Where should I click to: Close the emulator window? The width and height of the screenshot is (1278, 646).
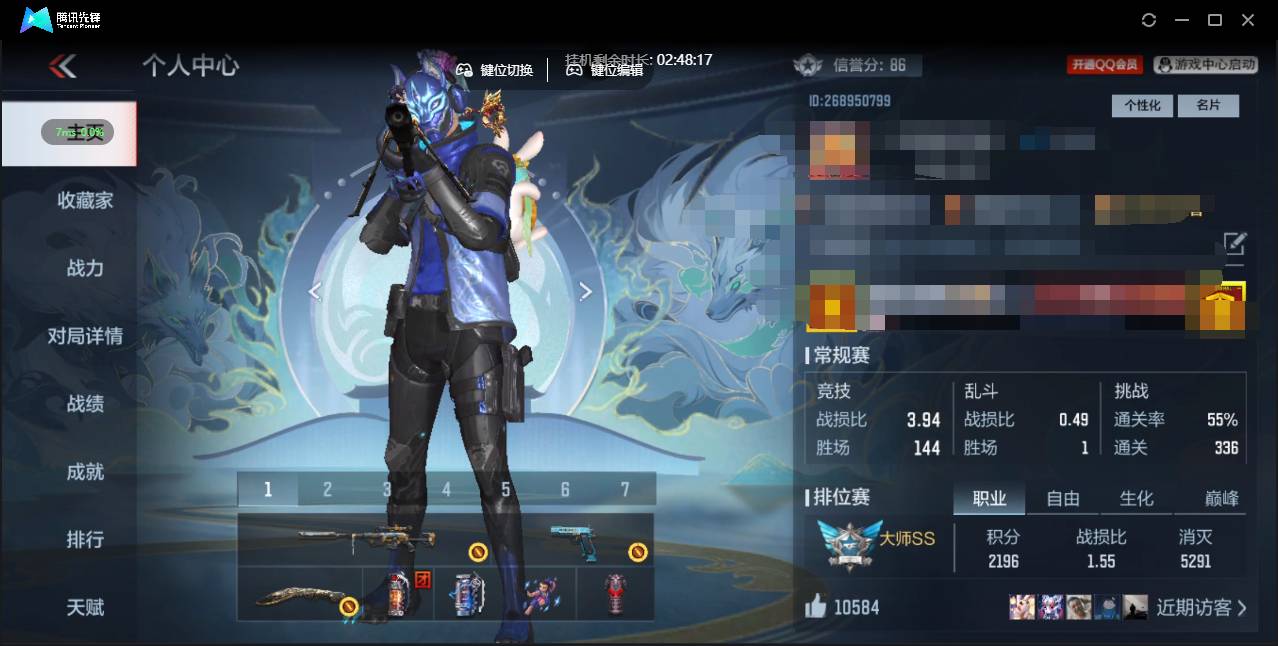pos(1248,20)
